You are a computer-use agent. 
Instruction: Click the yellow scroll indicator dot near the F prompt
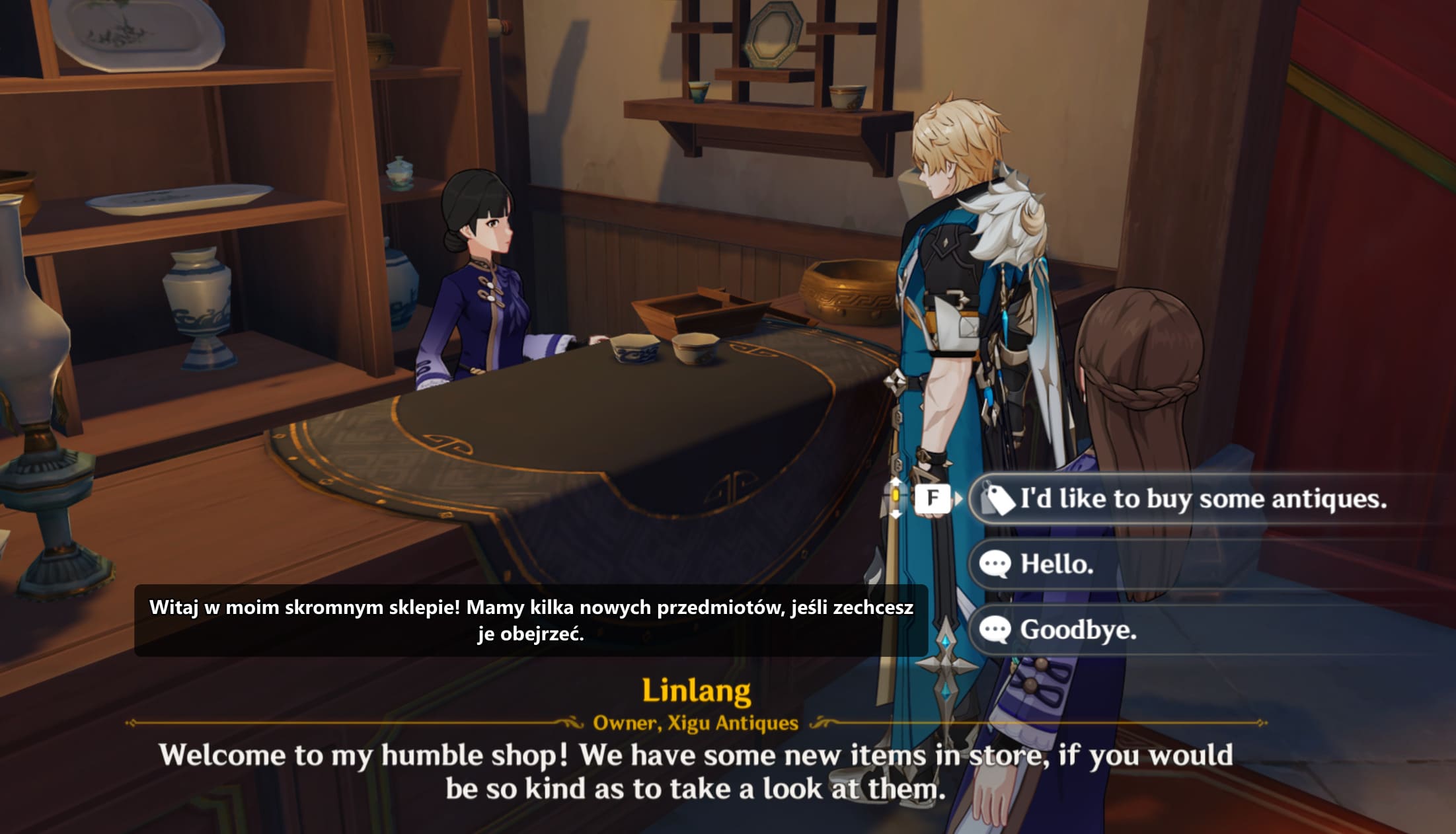click(896, 495)
